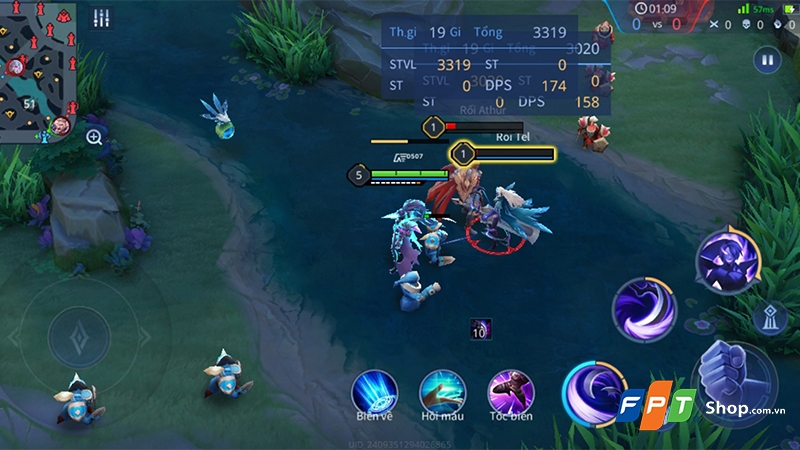Open the slider settings icon near minimap

click(101, 19)
